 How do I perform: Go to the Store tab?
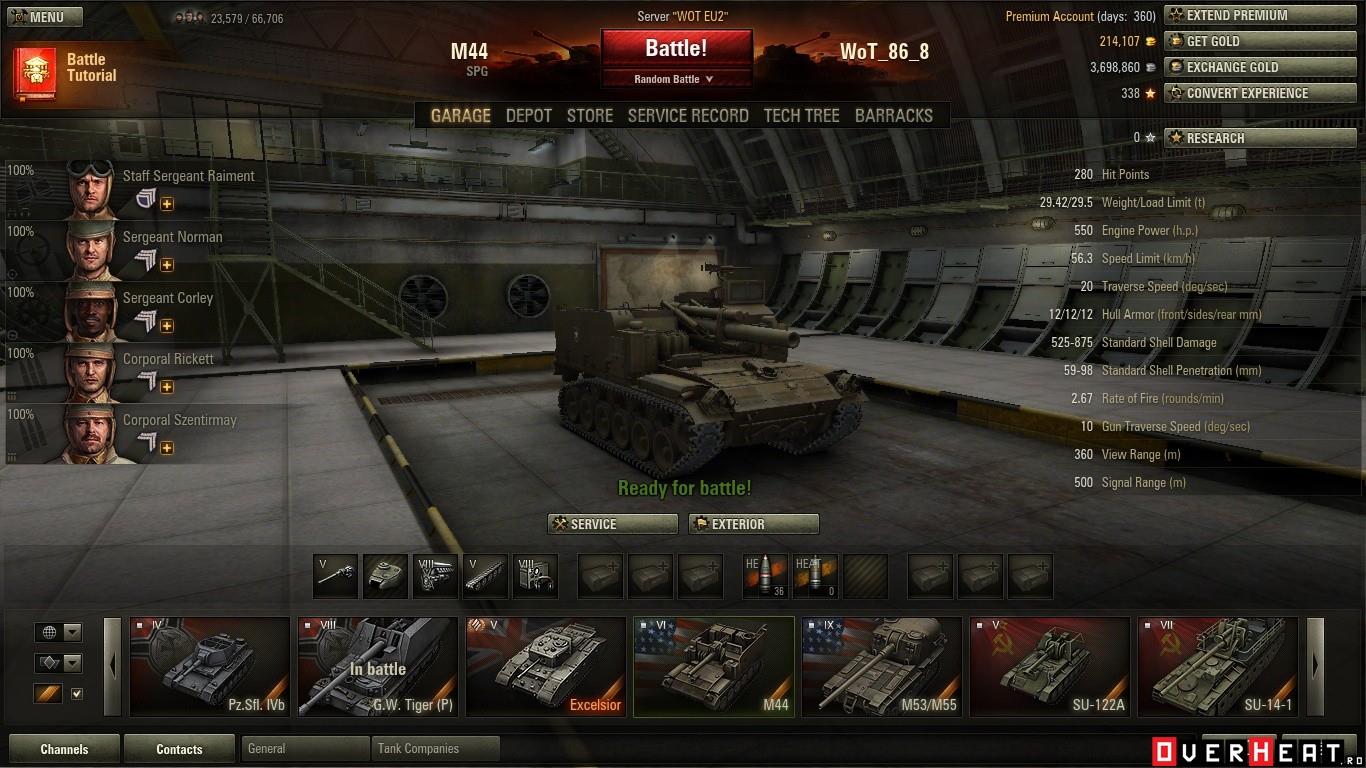590,116
